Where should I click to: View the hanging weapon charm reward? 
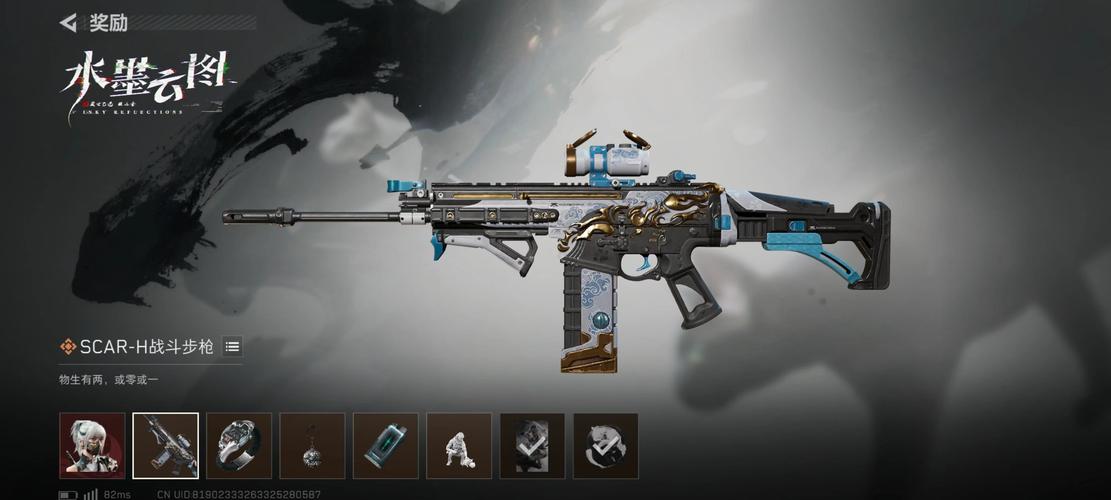point(312,446)
